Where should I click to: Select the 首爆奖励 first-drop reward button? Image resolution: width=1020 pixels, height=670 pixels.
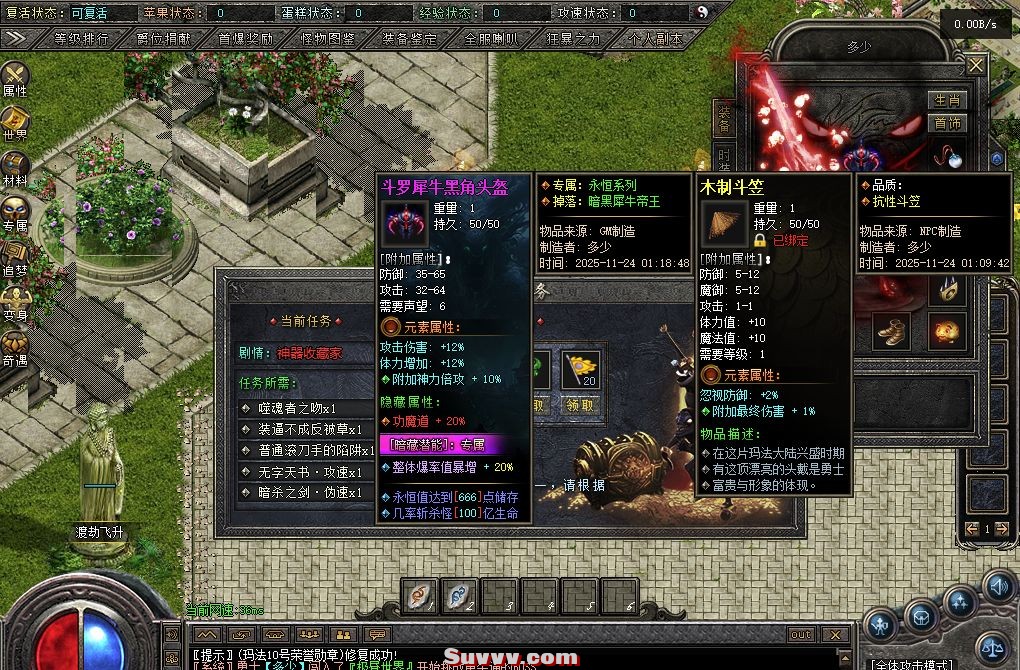click(x=245, y=39)
